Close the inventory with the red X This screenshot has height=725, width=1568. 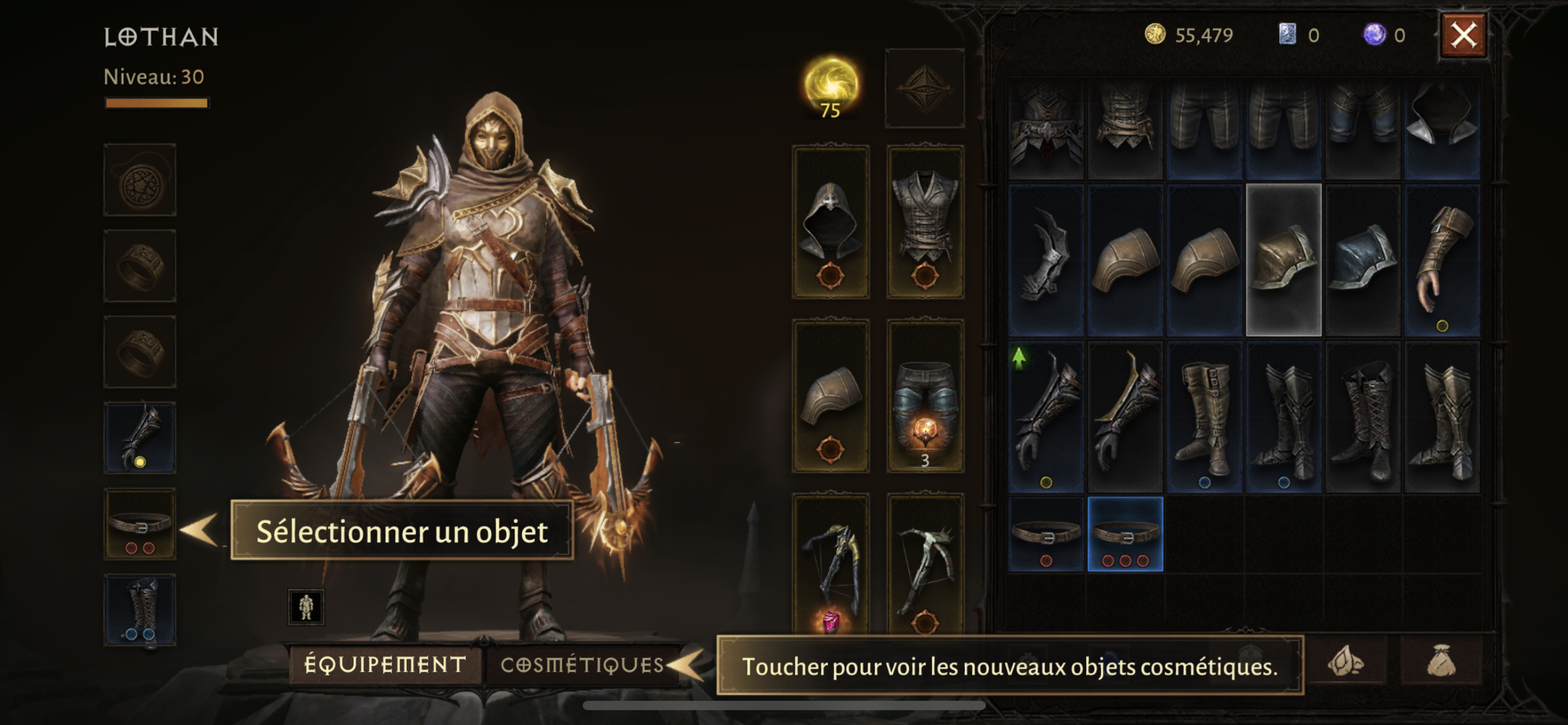(x=1463, y=35)
